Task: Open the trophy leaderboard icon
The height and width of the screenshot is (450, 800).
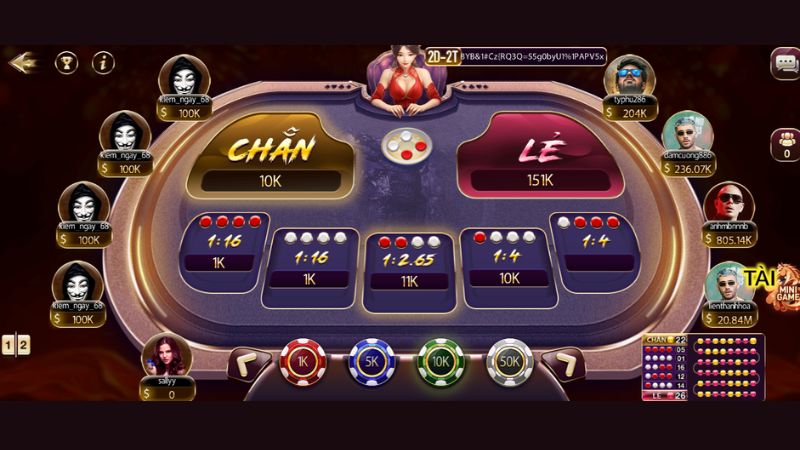Action: point(66,62)
